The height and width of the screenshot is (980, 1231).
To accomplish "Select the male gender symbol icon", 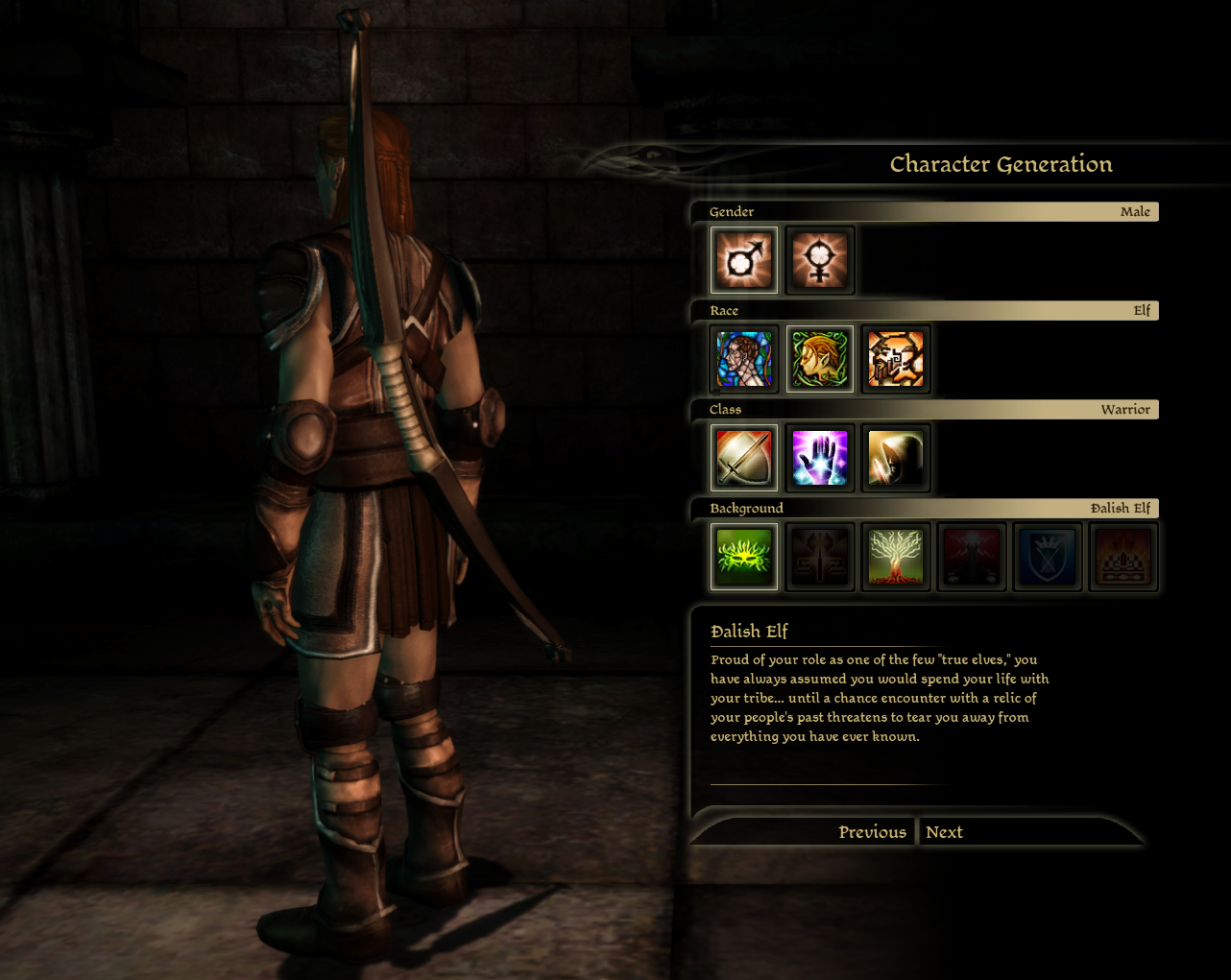I will pyautogui.click(x=744, y=259).
